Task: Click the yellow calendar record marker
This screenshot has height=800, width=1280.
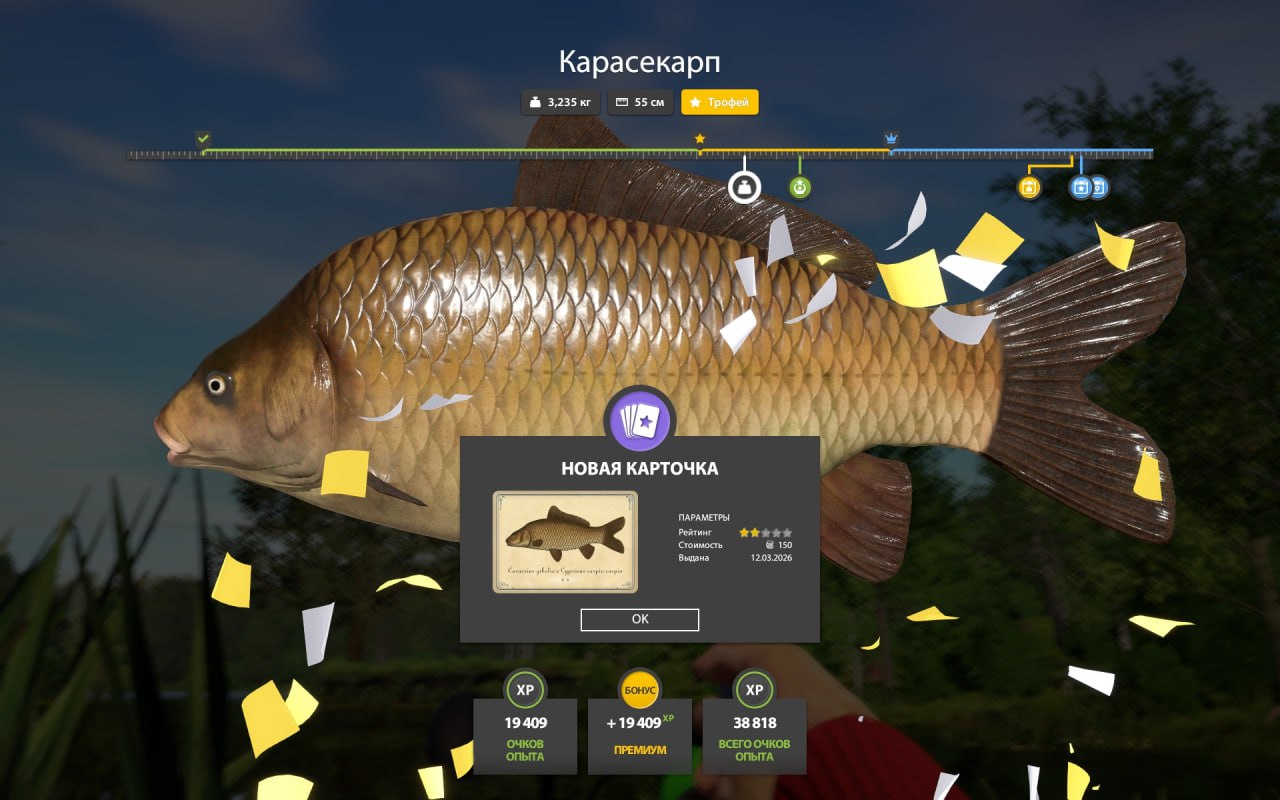Action: tap(1029, 187)
